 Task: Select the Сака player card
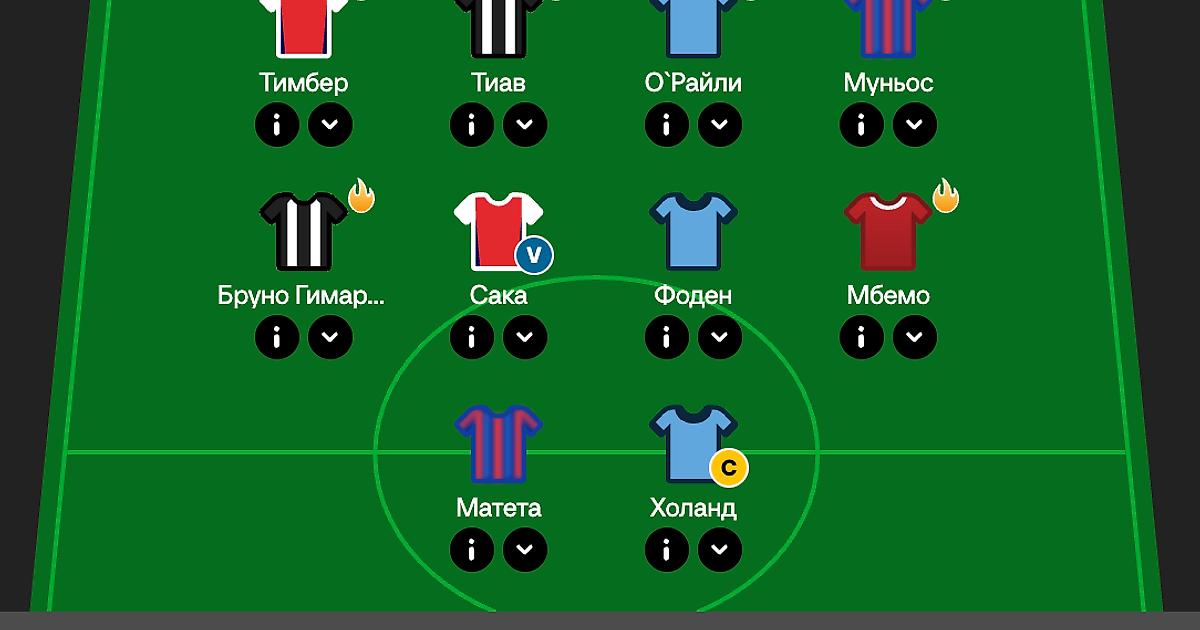coord(498,231)
